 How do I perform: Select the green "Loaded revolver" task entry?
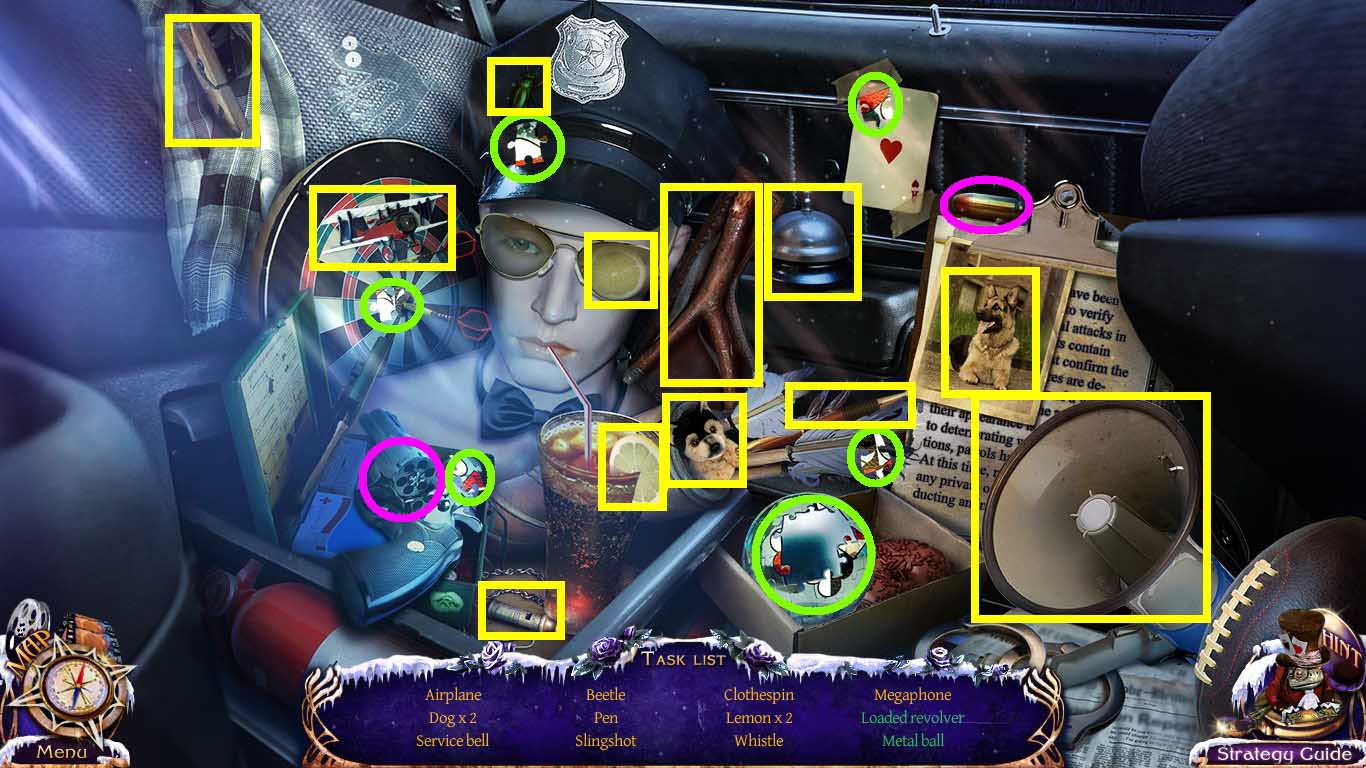pyautogui.click(x=911, y=717)
